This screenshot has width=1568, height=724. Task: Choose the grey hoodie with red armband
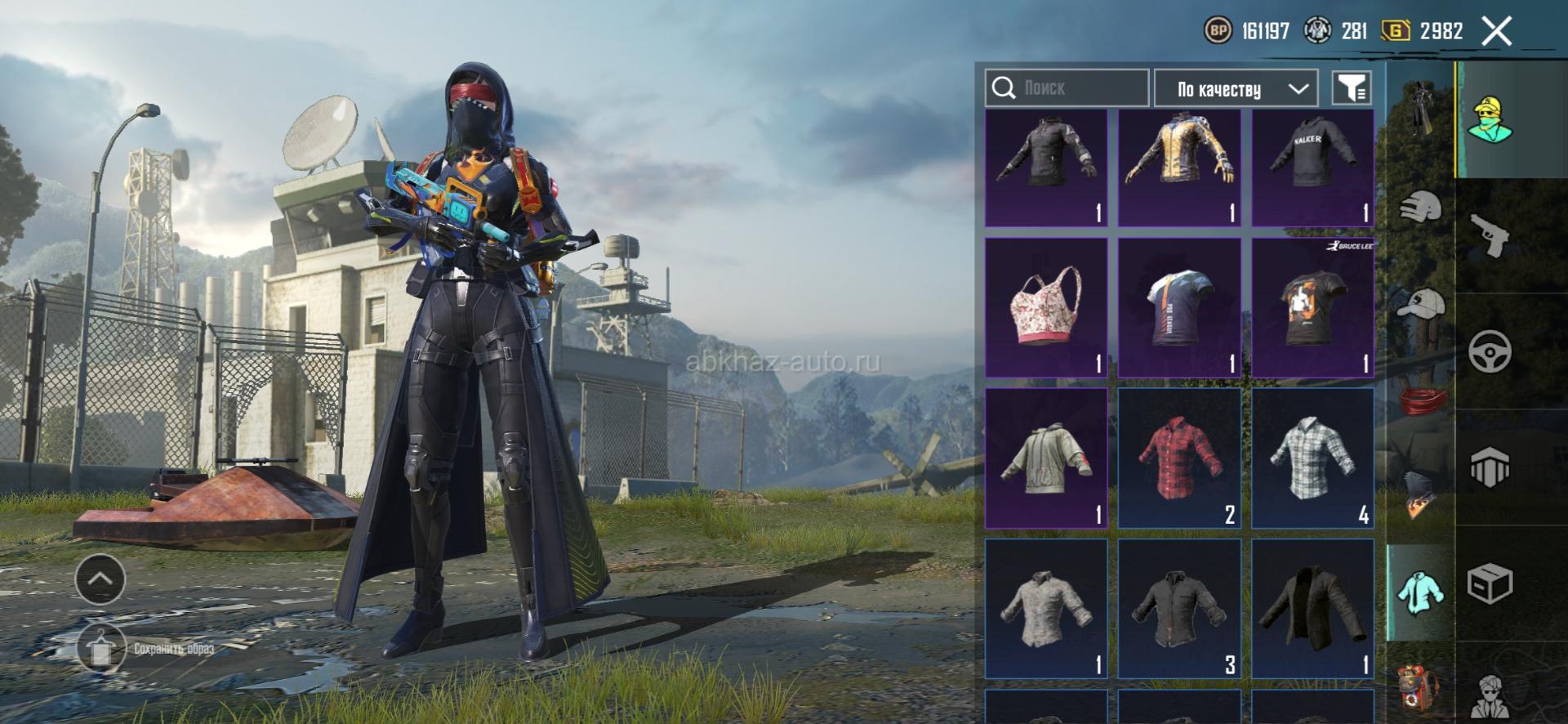tap(1046, 458)
